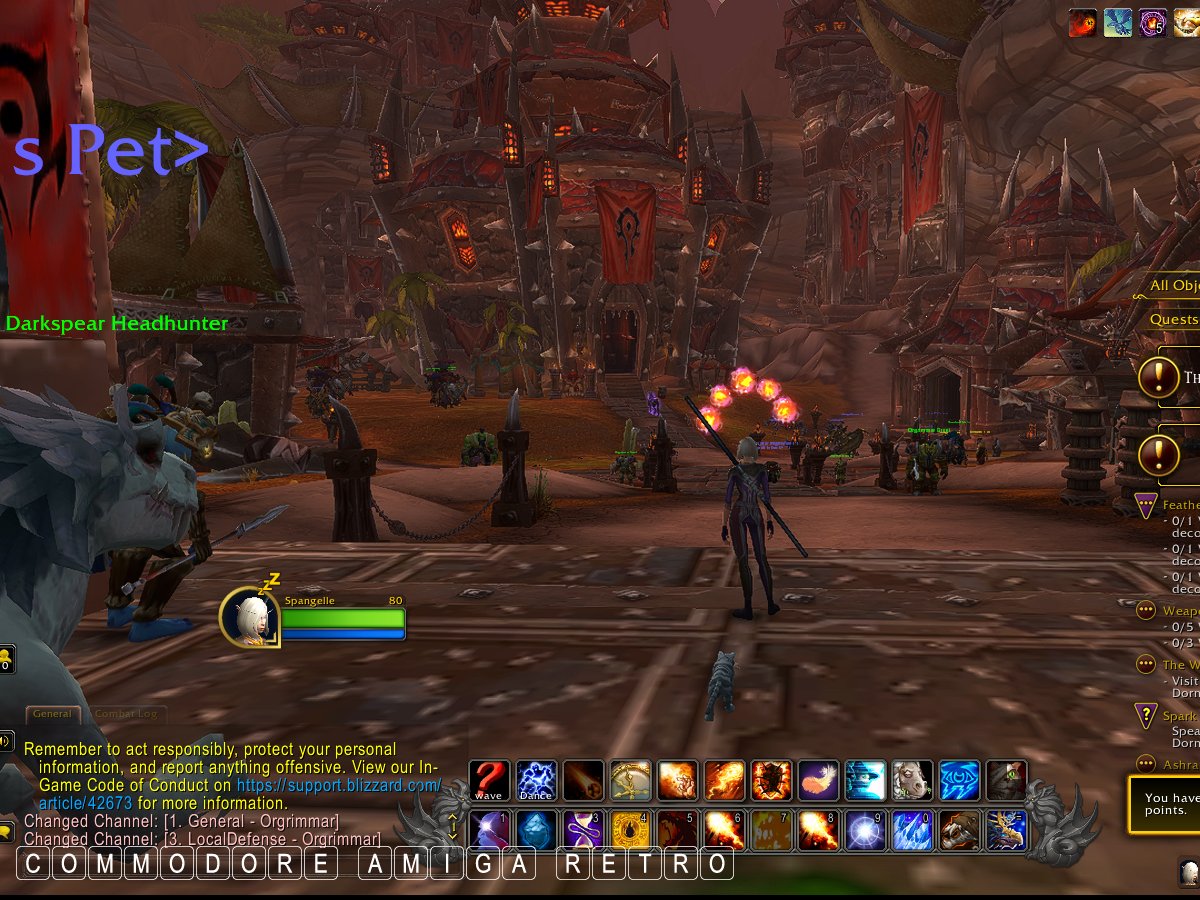Open the Blizzard support link in chat
Screen dimensions: 1200x900
point(339,786)
